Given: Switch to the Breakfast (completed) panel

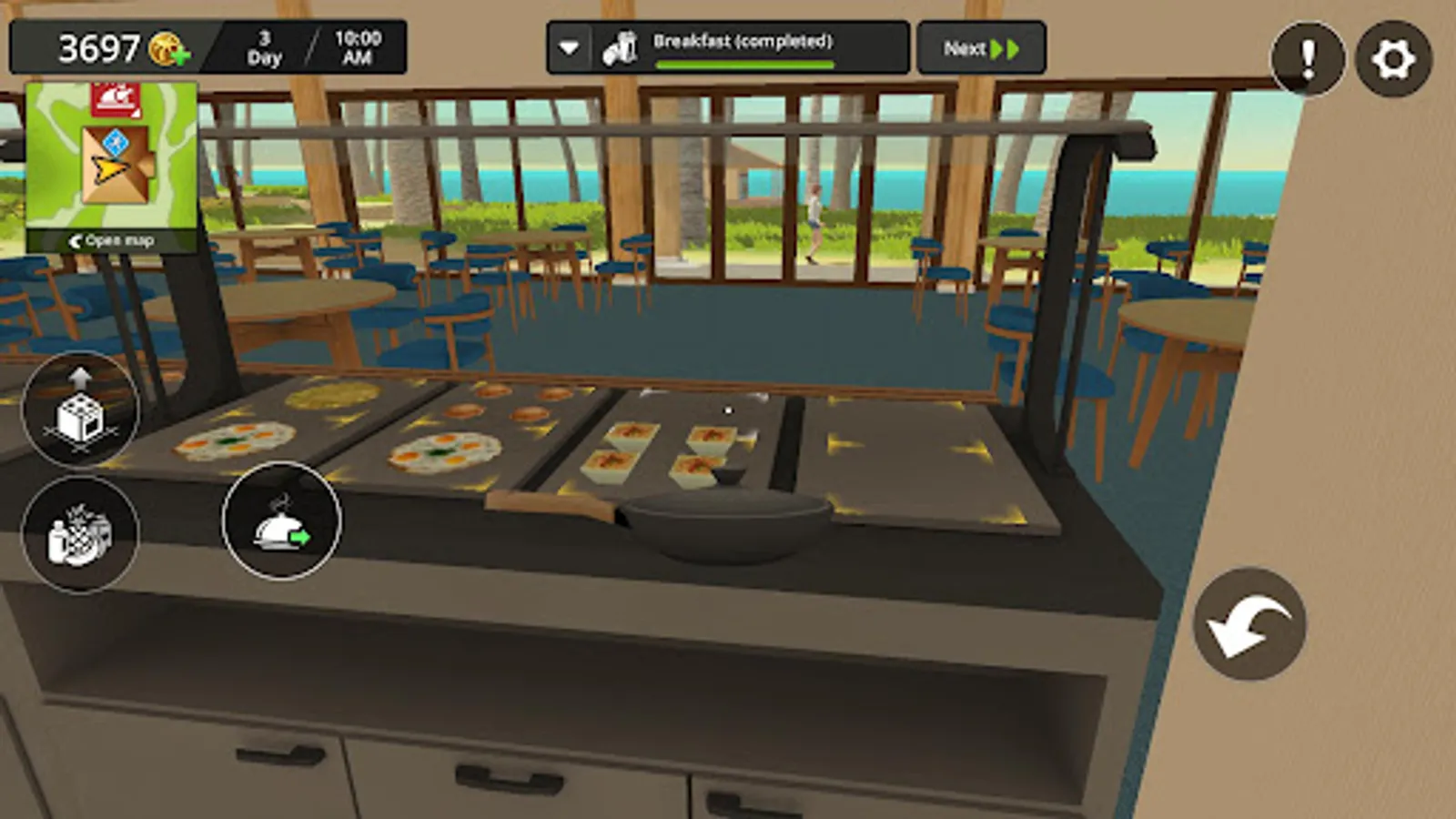Looking at the screenshot, I should tap(744, 43).
